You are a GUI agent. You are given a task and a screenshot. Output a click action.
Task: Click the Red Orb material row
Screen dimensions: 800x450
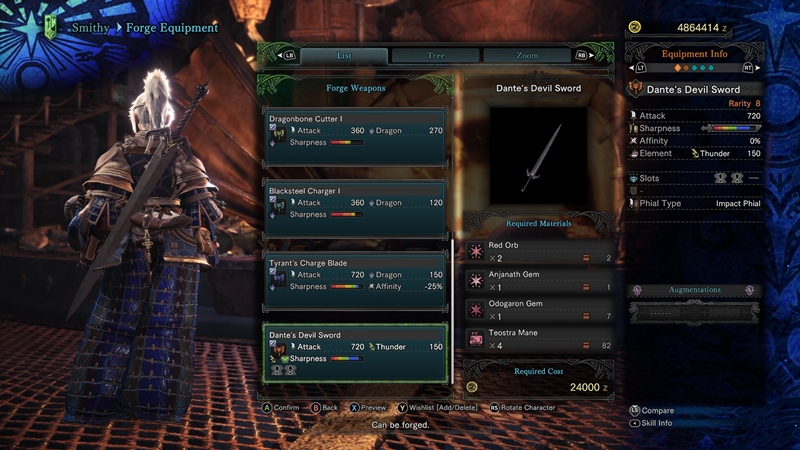[x=538, y=252]
